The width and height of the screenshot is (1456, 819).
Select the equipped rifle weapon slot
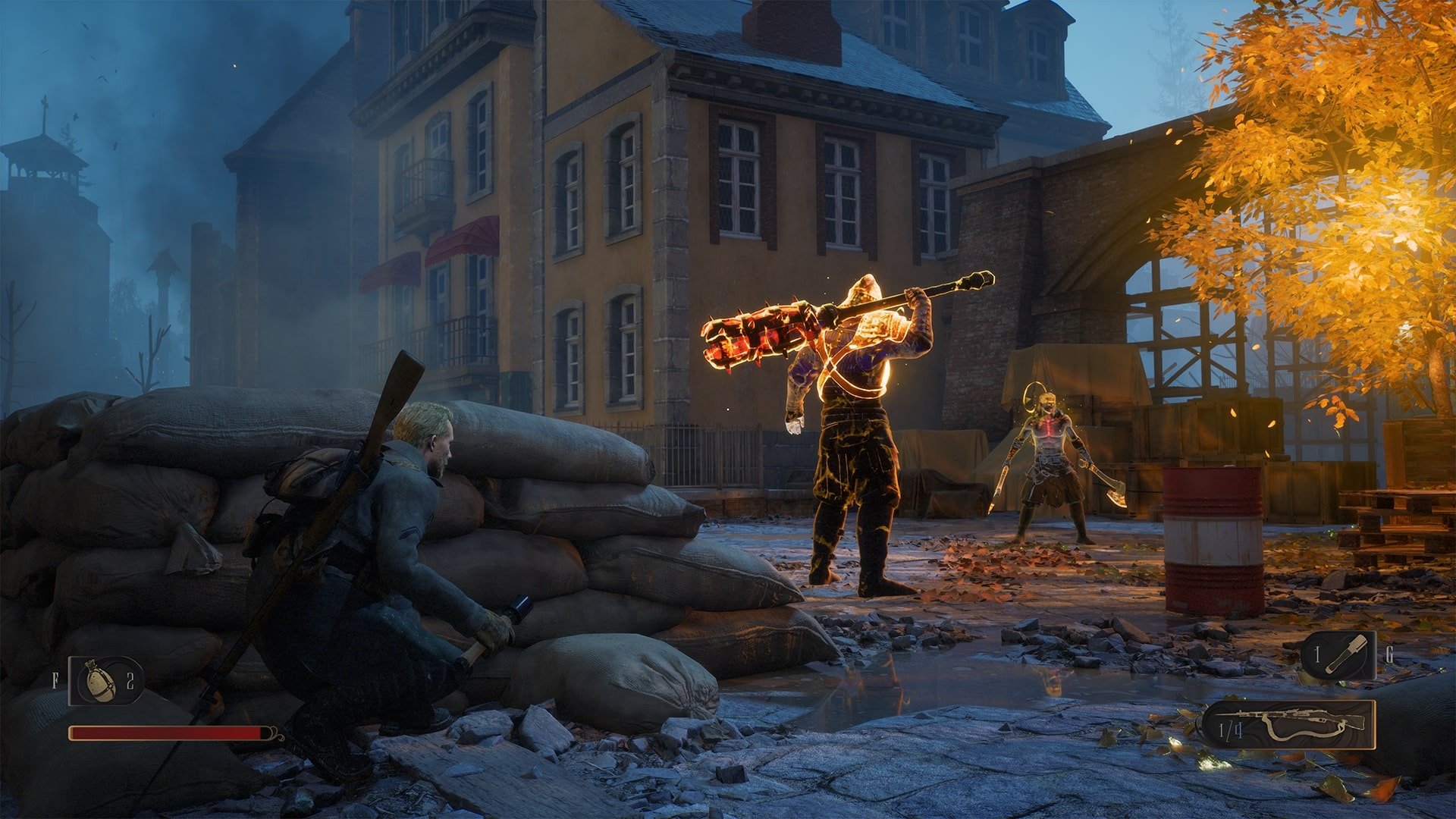pyautogui.click(x=1288, y=725)
